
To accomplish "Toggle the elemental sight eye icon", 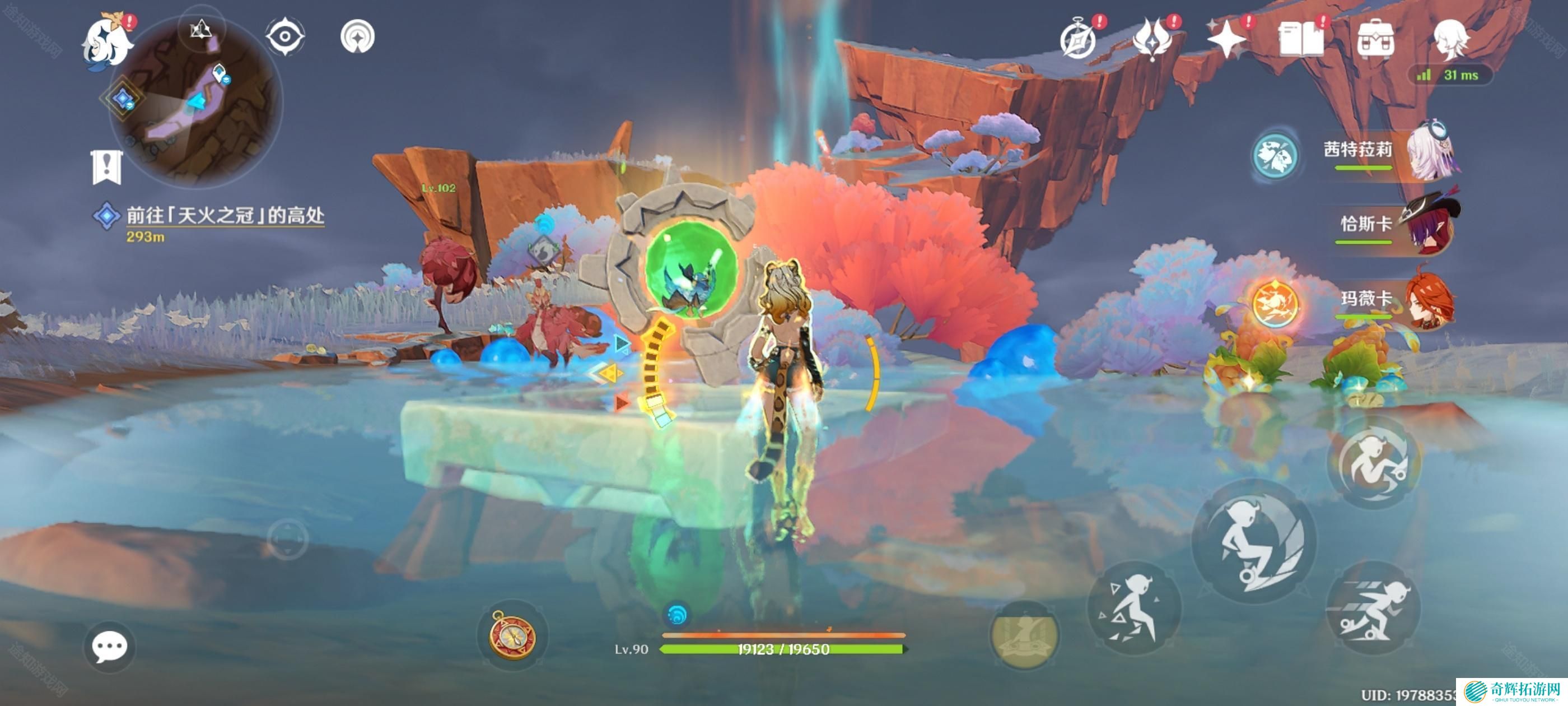I will [284, 36].
